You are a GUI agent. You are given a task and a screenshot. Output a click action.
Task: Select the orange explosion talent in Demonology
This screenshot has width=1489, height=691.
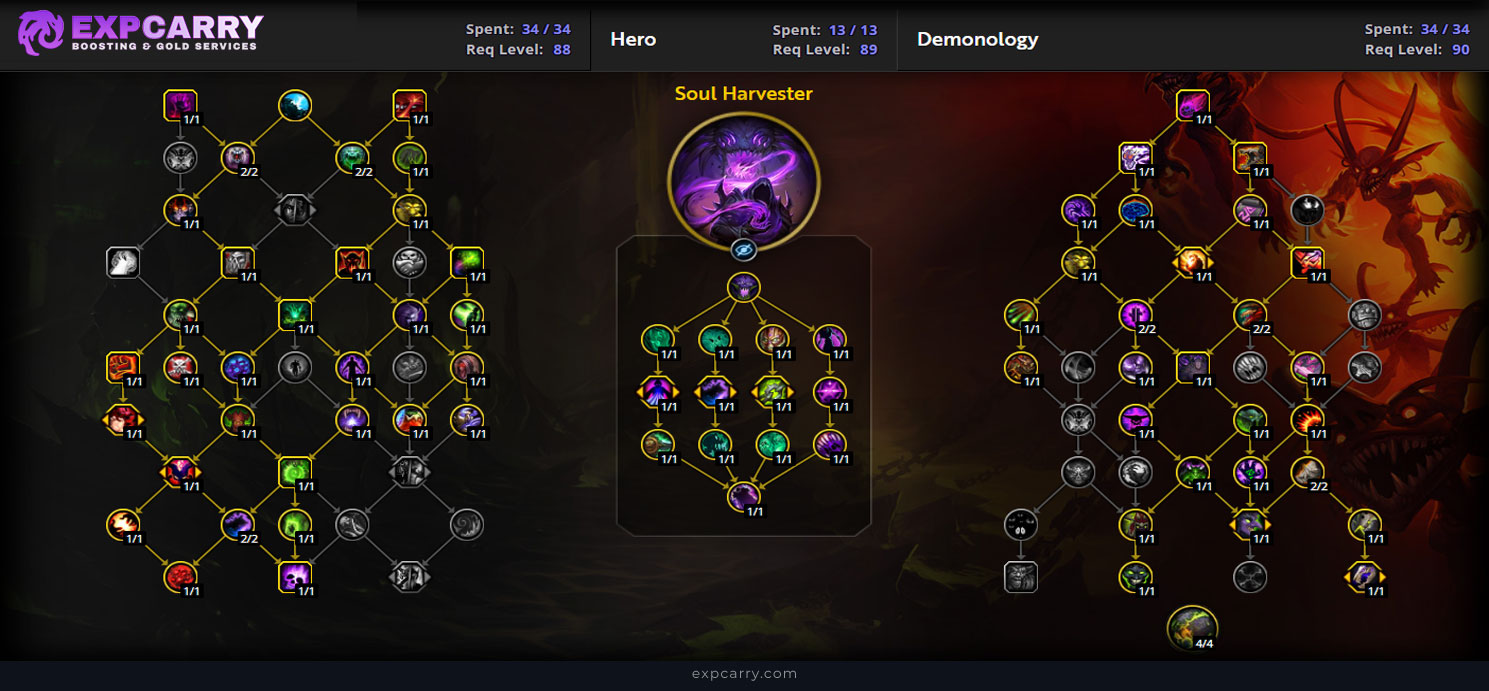click(1307, 418)
